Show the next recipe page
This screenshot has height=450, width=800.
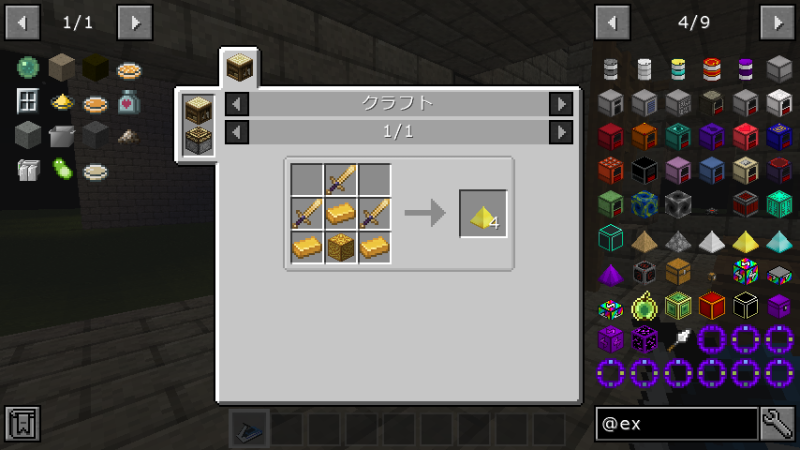click(x=561, y=131)
